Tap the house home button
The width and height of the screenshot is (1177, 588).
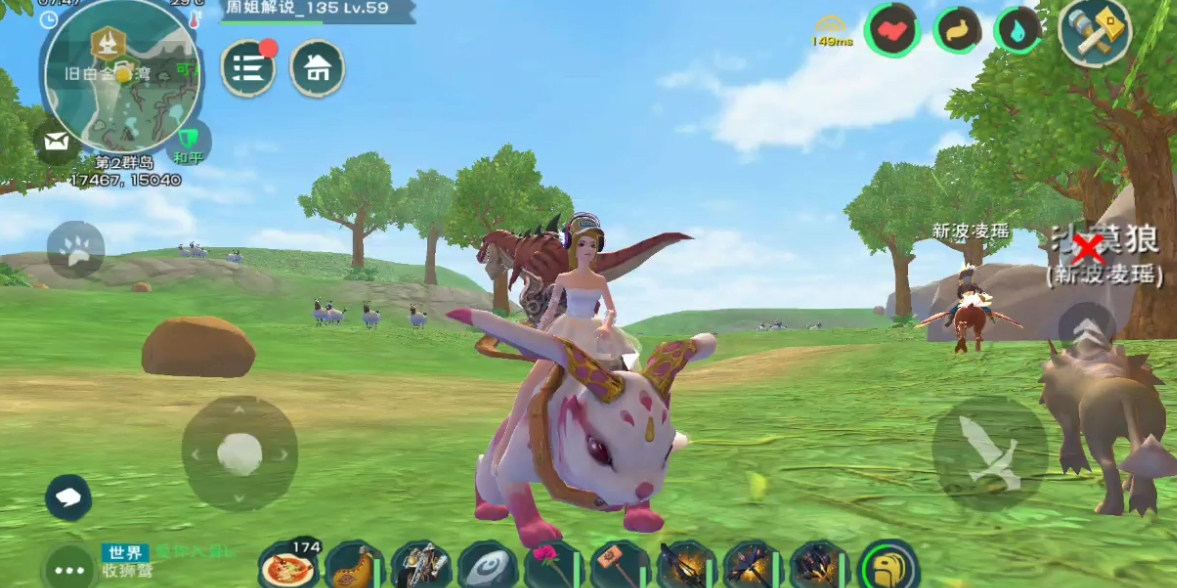tap(317, 69)
